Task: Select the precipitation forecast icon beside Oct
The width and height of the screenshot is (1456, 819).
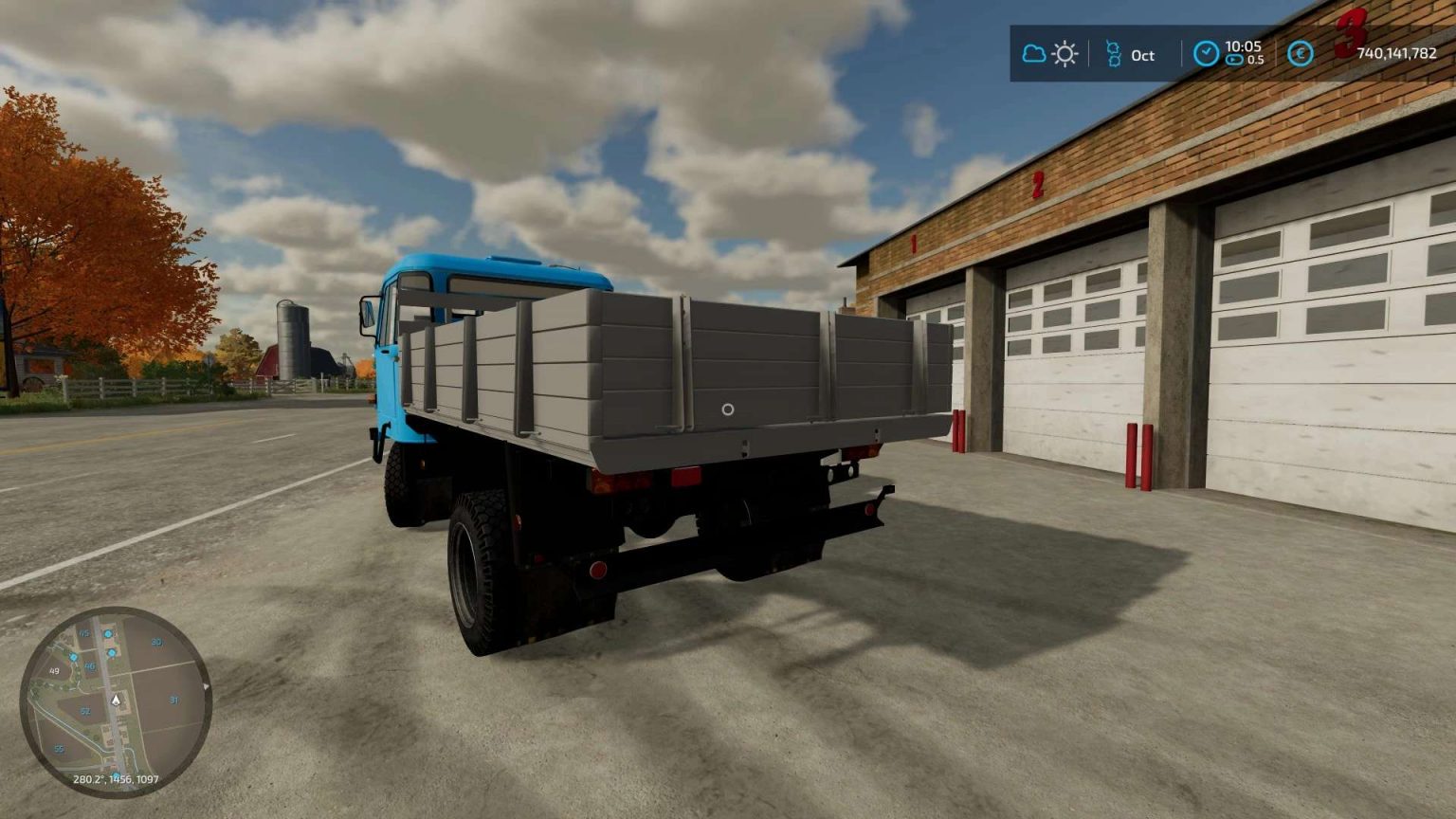Action: 1115,53
